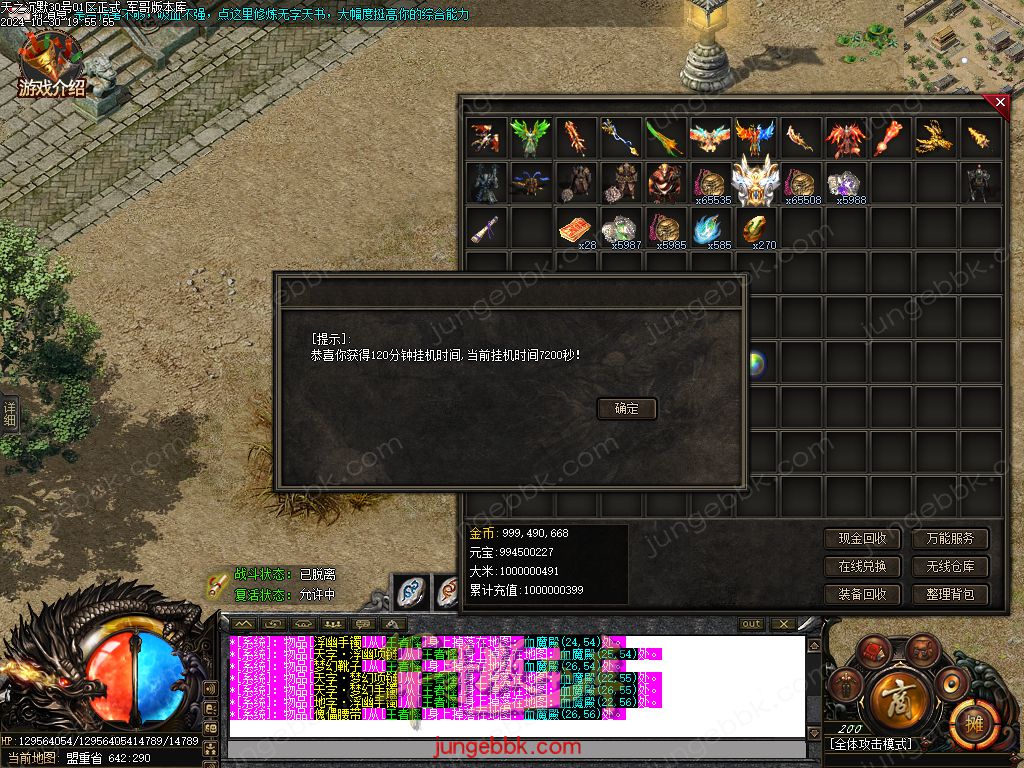This screenshot has width=1024, height=768.
Task: Sort the bag with 整理背包
Action: [x=950, y=594]
